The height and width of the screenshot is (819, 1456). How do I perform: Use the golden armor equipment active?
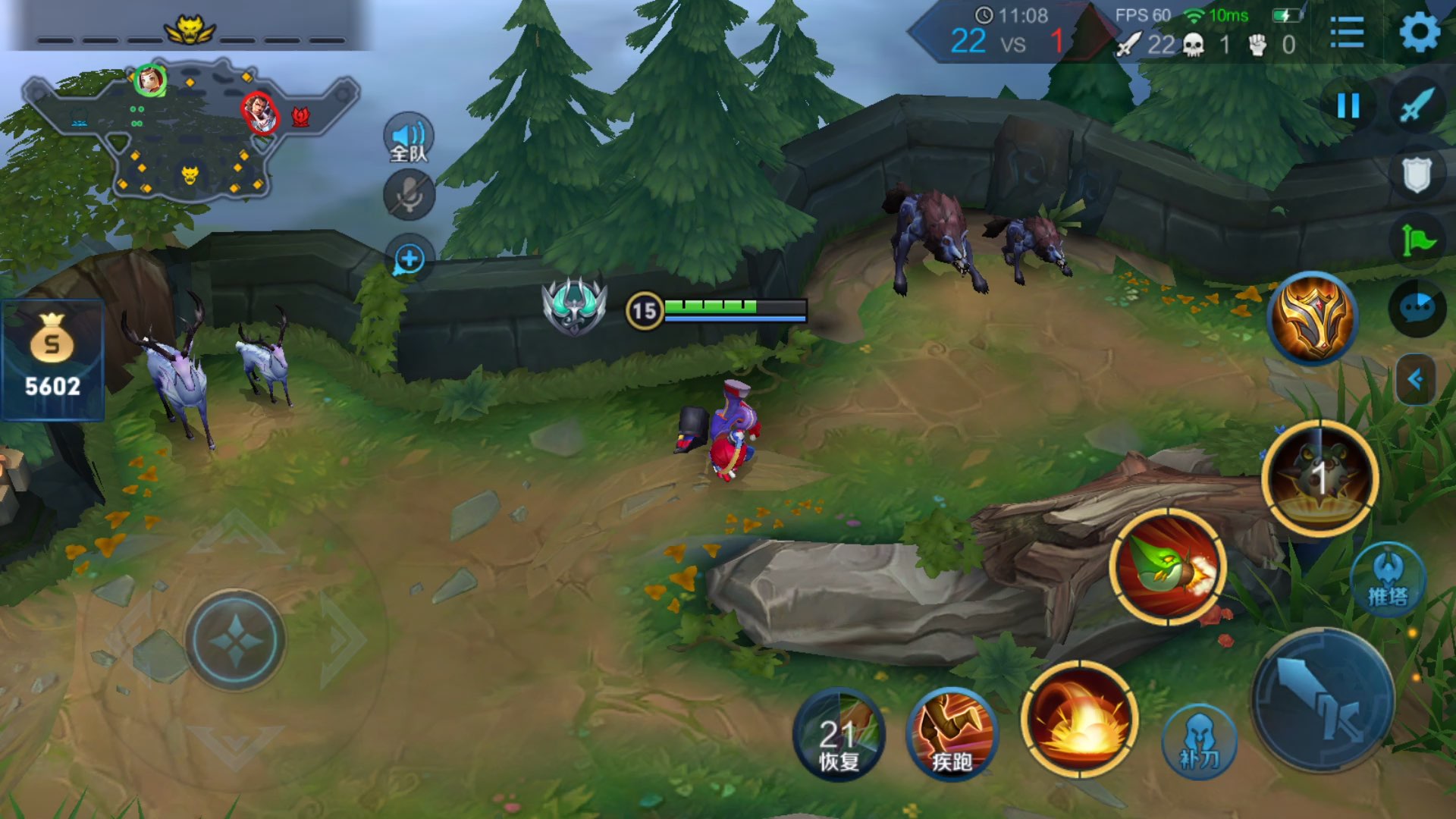(x=1313, y=317)
